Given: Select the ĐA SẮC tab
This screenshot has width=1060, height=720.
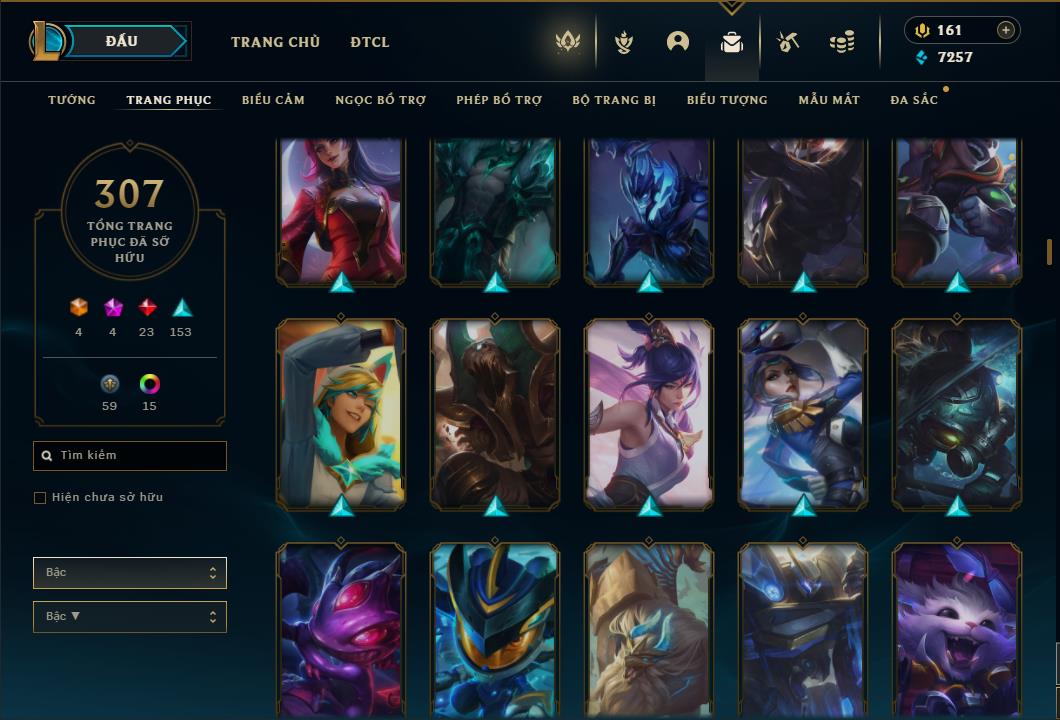Looking at the screenshot, I should click(x=914, y=100).
